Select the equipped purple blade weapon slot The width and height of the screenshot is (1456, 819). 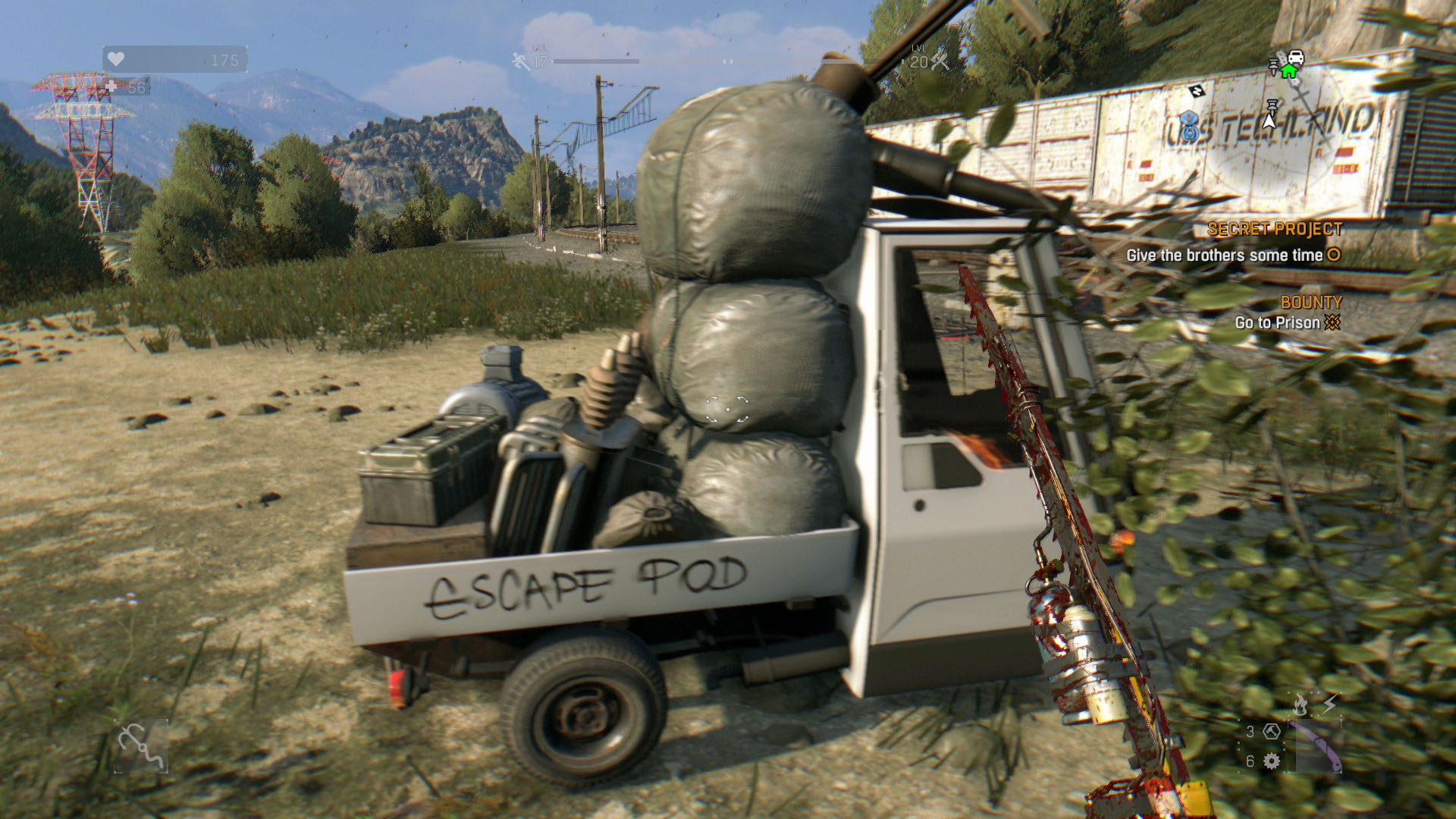point(1317,746)
